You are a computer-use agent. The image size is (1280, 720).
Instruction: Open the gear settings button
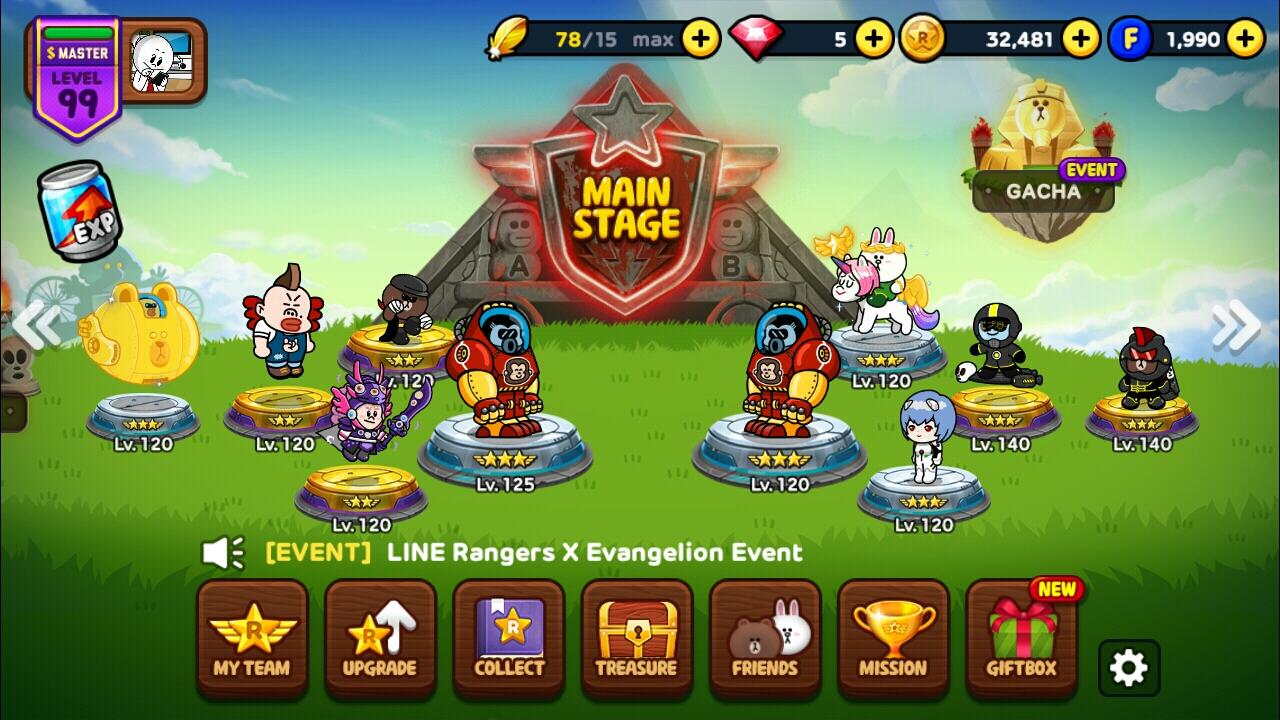[x=1129, y=668]
